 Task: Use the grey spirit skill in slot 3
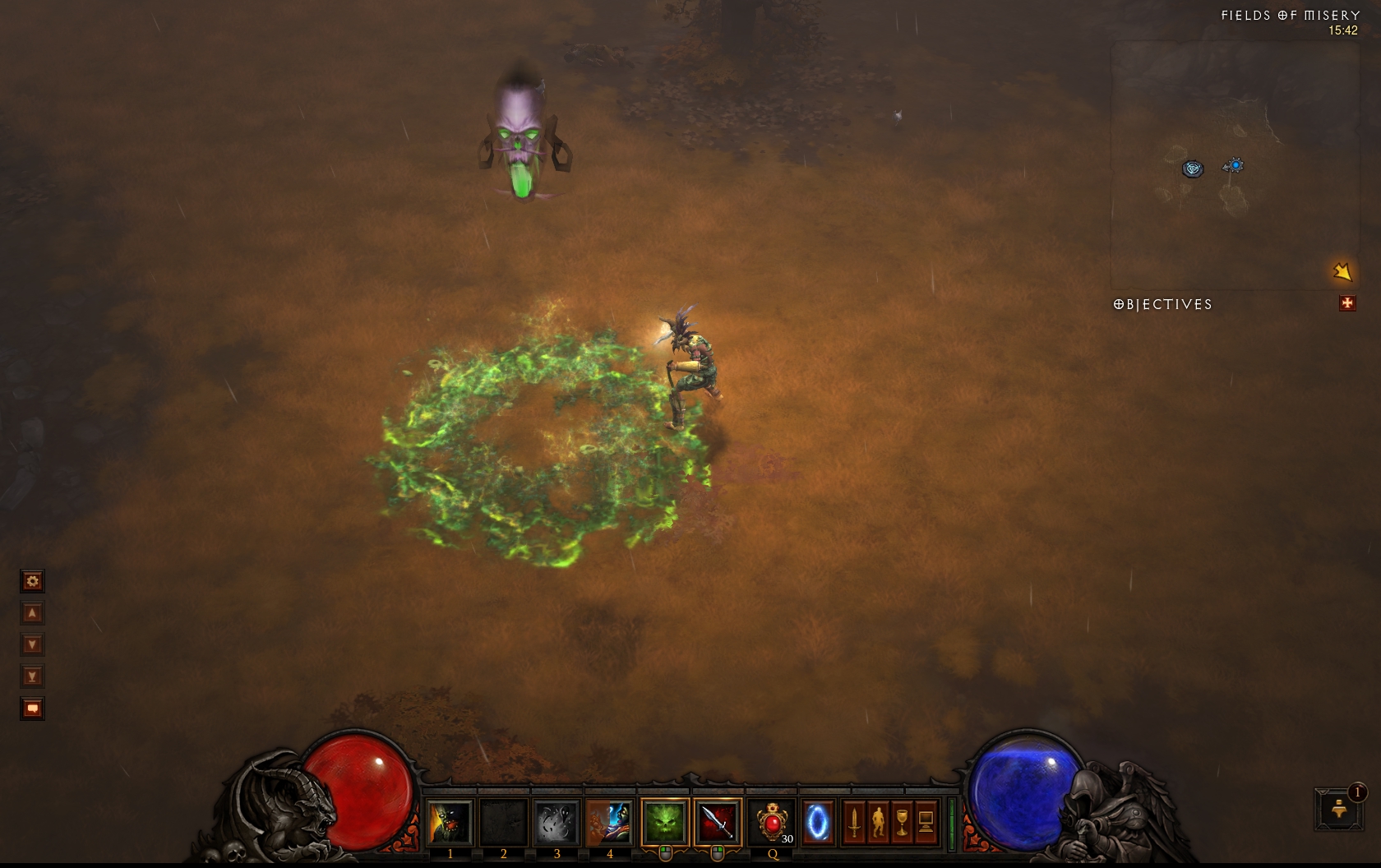pos(557,822)
